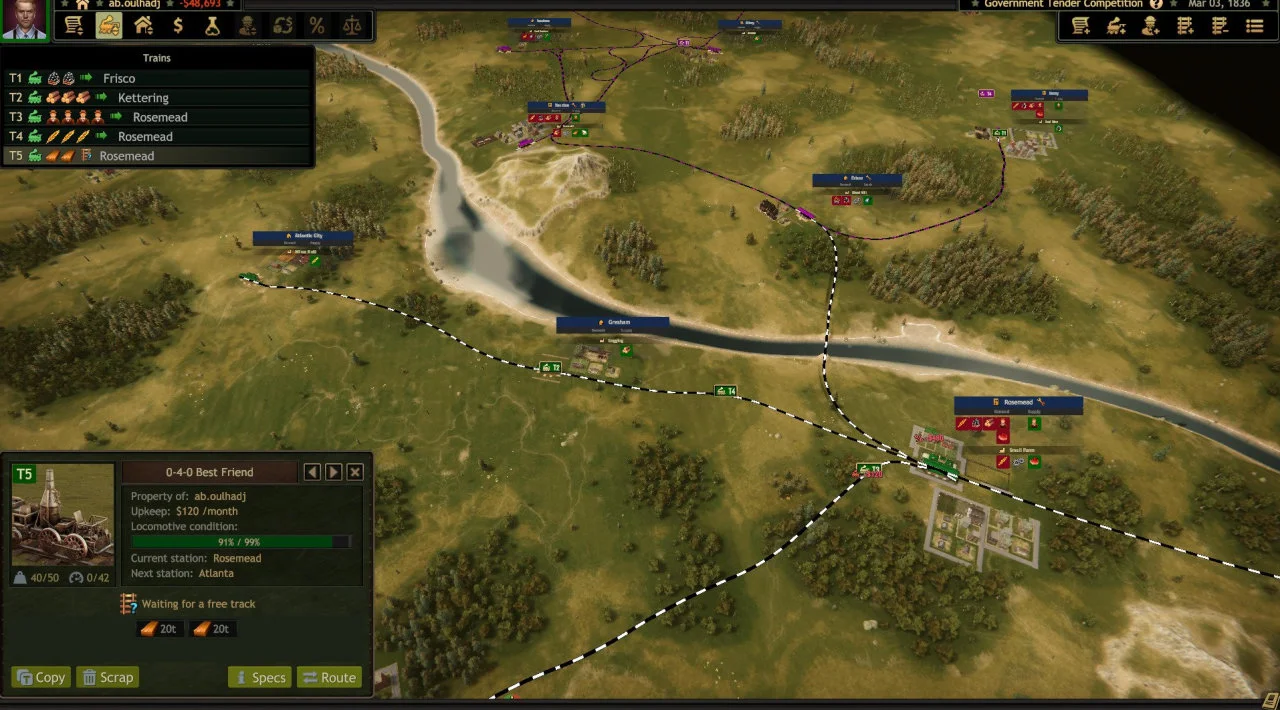Toggle the trains list locomotive icon

click(x=109, y=26)
